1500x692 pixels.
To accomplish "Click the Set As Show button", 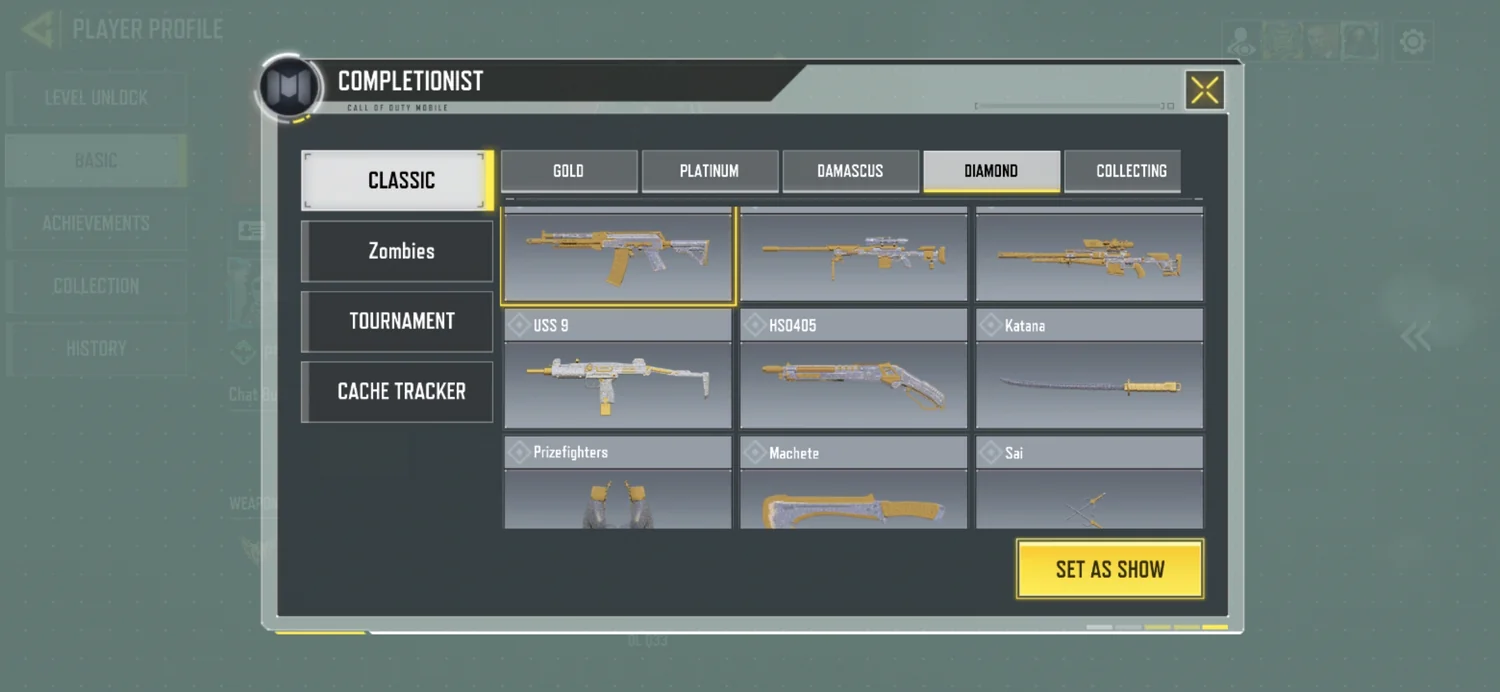I will pos(1109,569).
